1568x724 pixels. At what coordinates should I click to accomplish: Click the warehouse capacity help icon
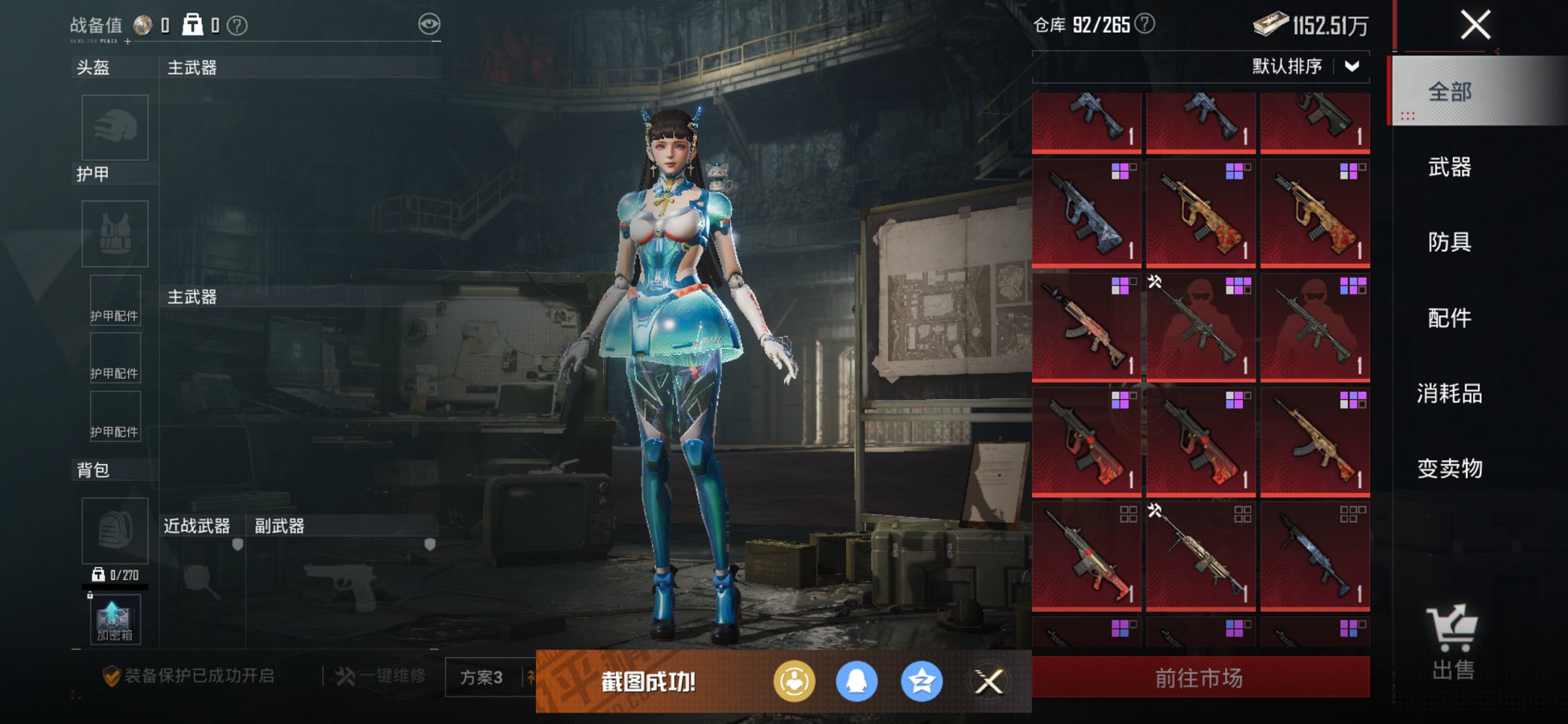pyautogui.click(x=1145, y=24)
